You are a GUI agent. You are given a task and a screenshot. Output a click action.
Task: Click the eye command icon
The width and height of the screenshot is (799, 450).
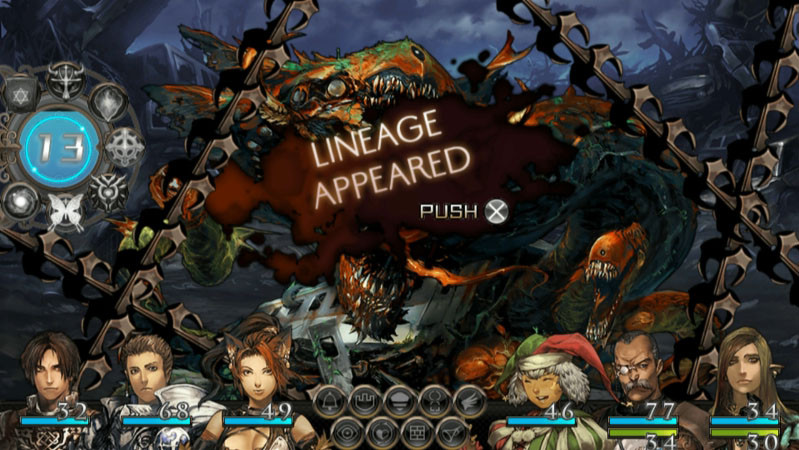click(x=346, y=432)
